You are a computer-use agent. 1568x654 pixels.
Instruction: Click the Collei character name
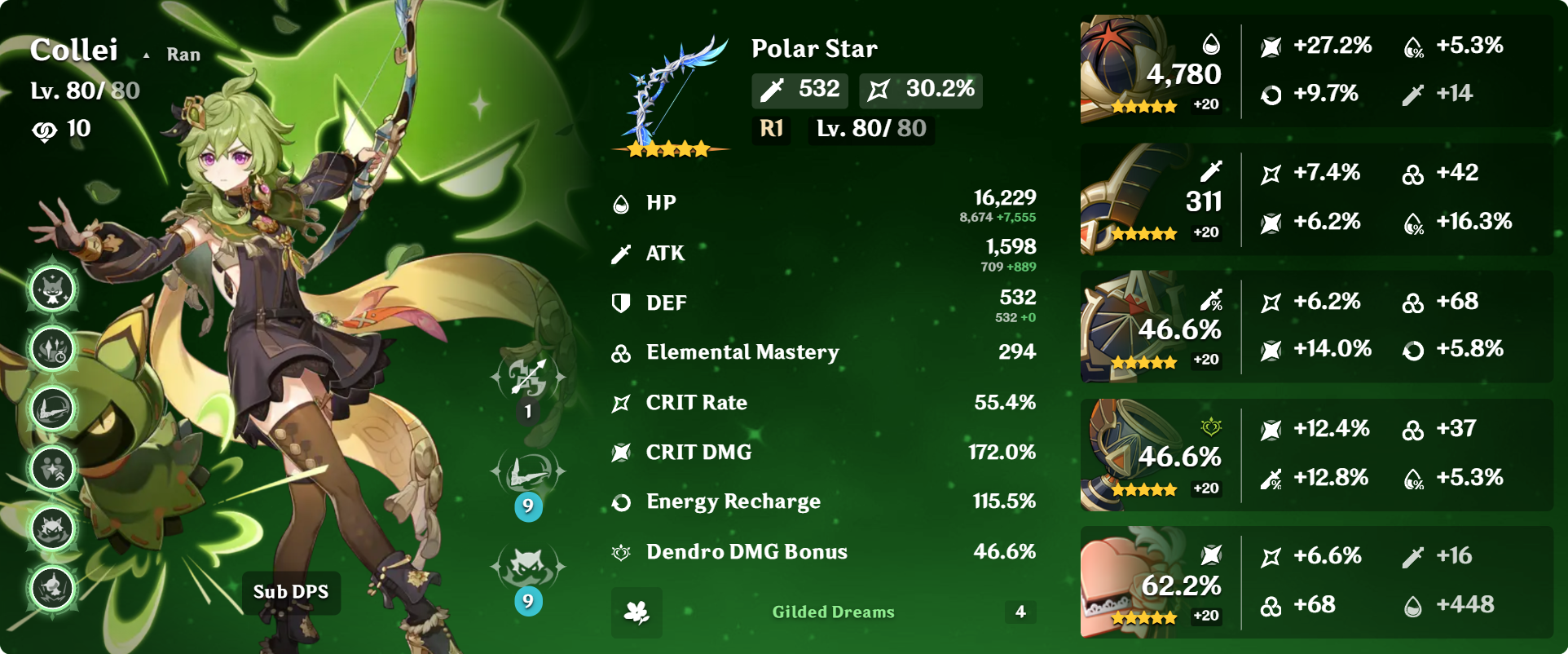[x=74, y=51]
